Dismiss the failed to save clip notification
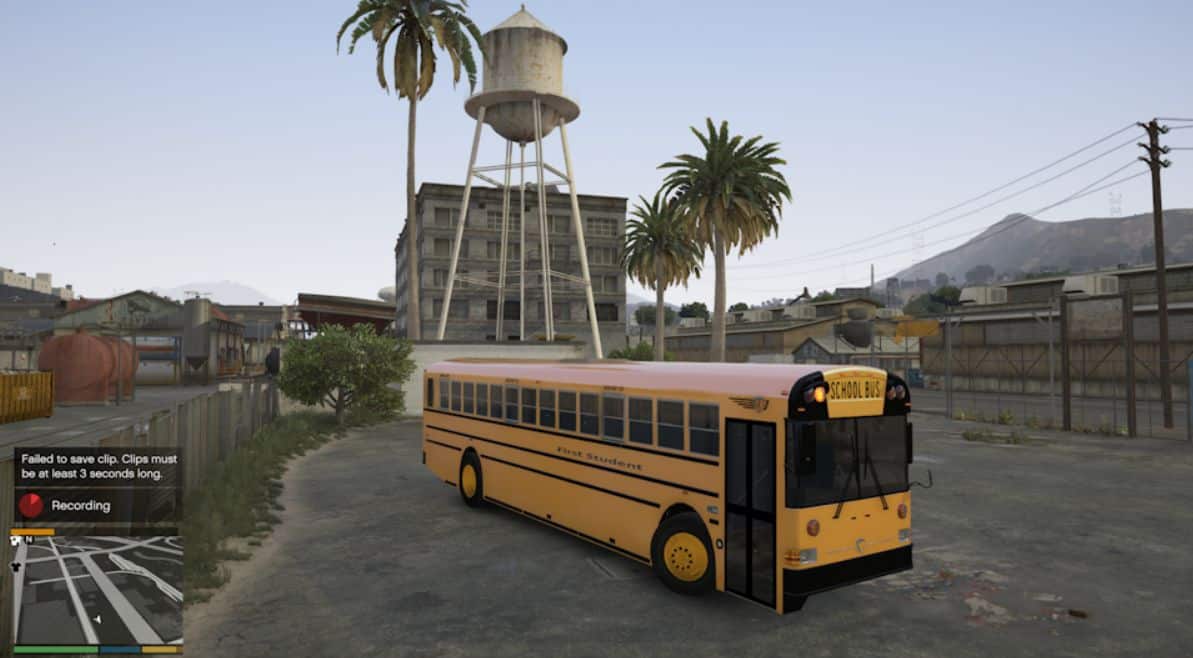The width and height of the screenshot is (1193, 658). pos(96,467)
